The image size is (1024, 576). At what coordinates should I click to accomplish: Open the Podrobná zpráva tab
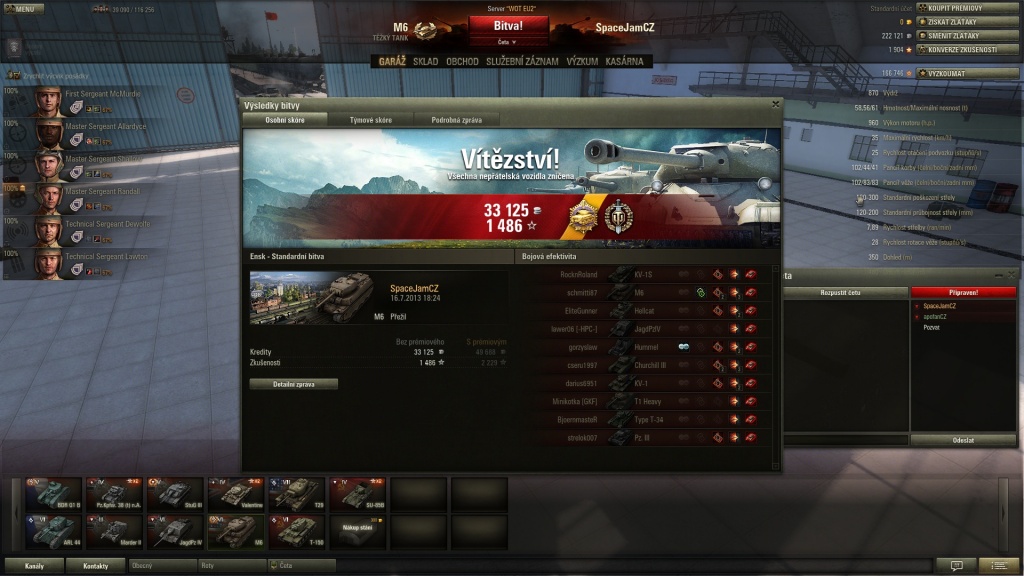[455, 120]
